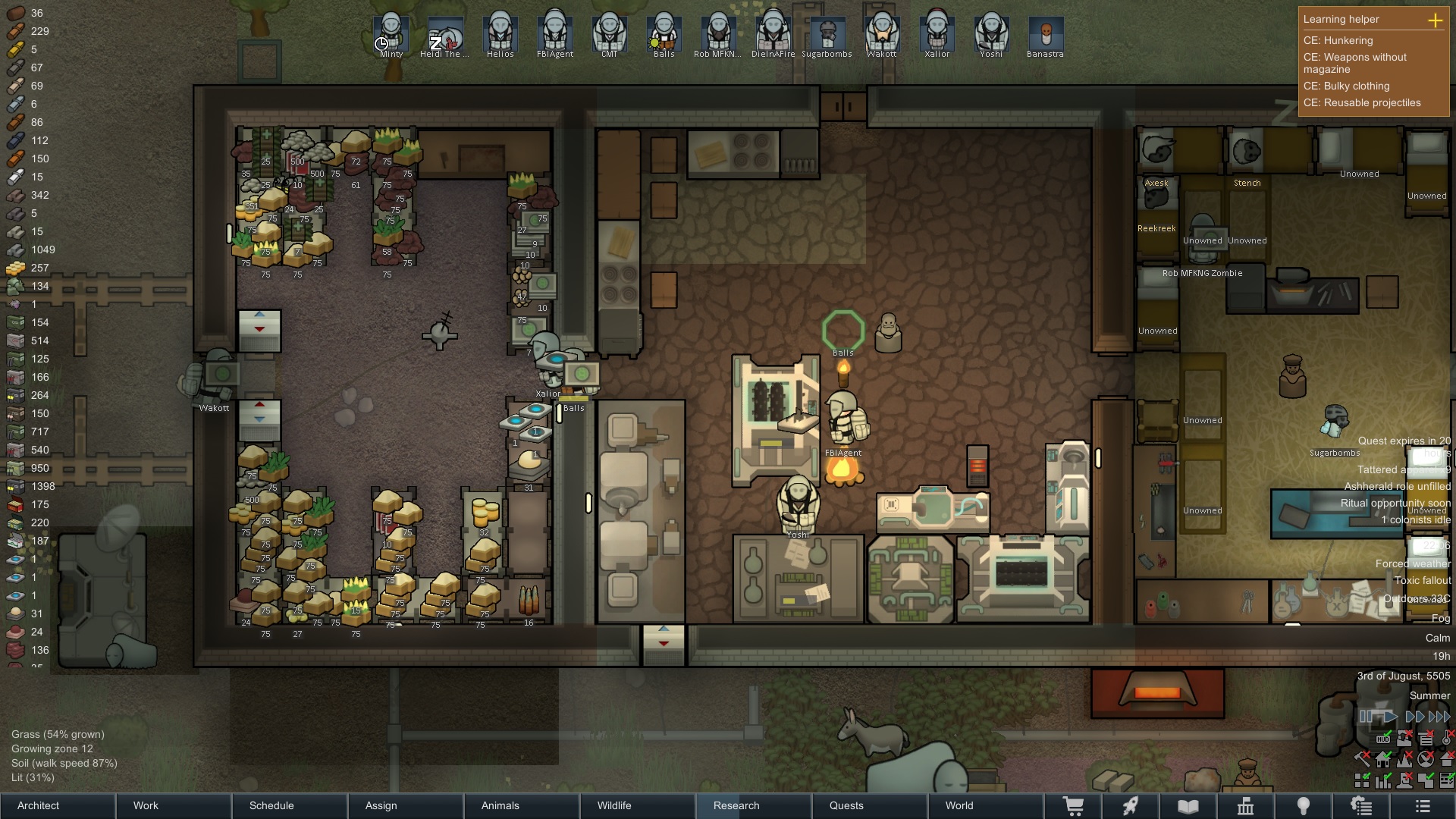
Task: Open the main menu list icon
Action: coord(1423,806)
